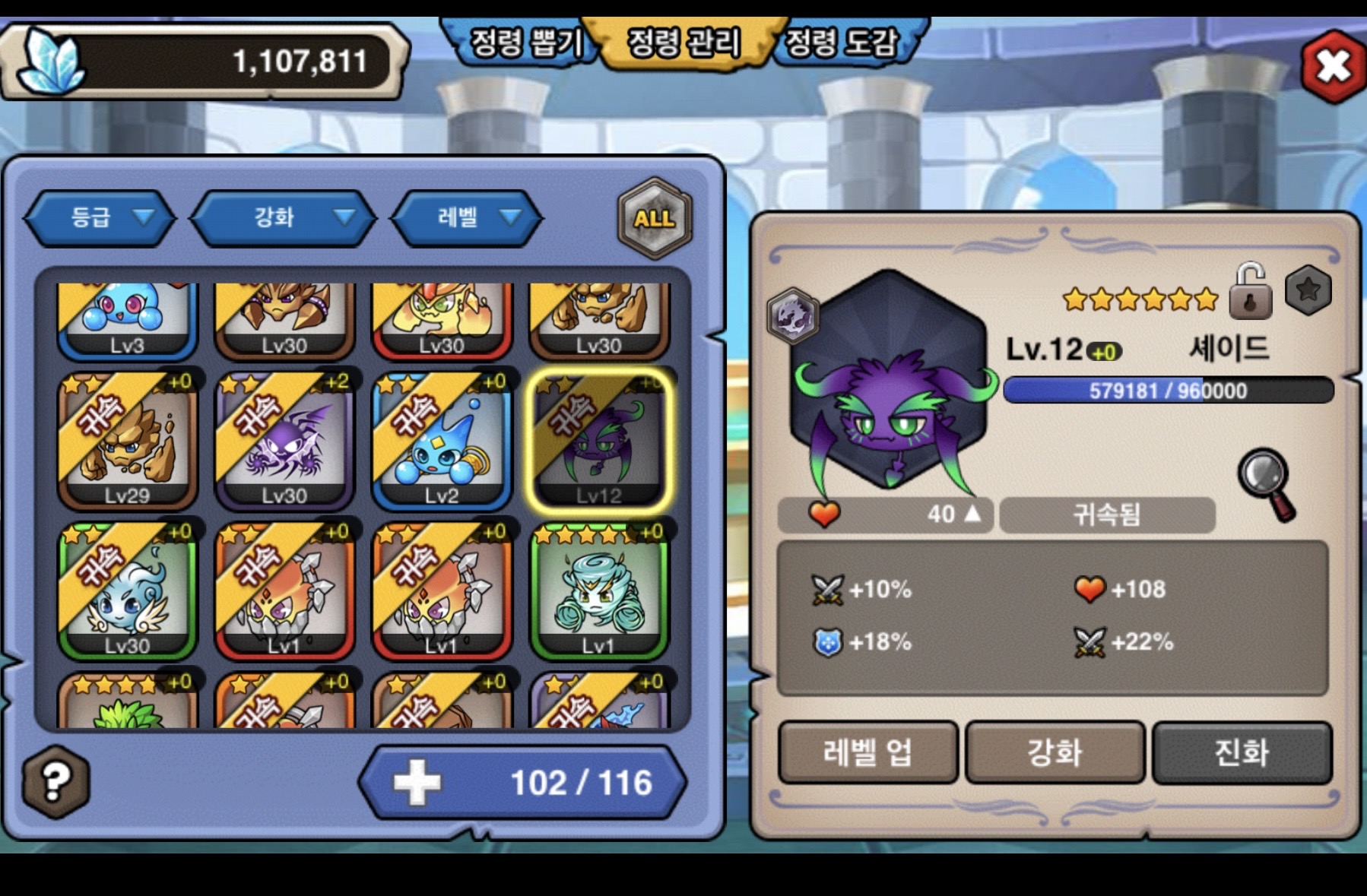Open the 레벨 sort dropdown

click(467, 218)
